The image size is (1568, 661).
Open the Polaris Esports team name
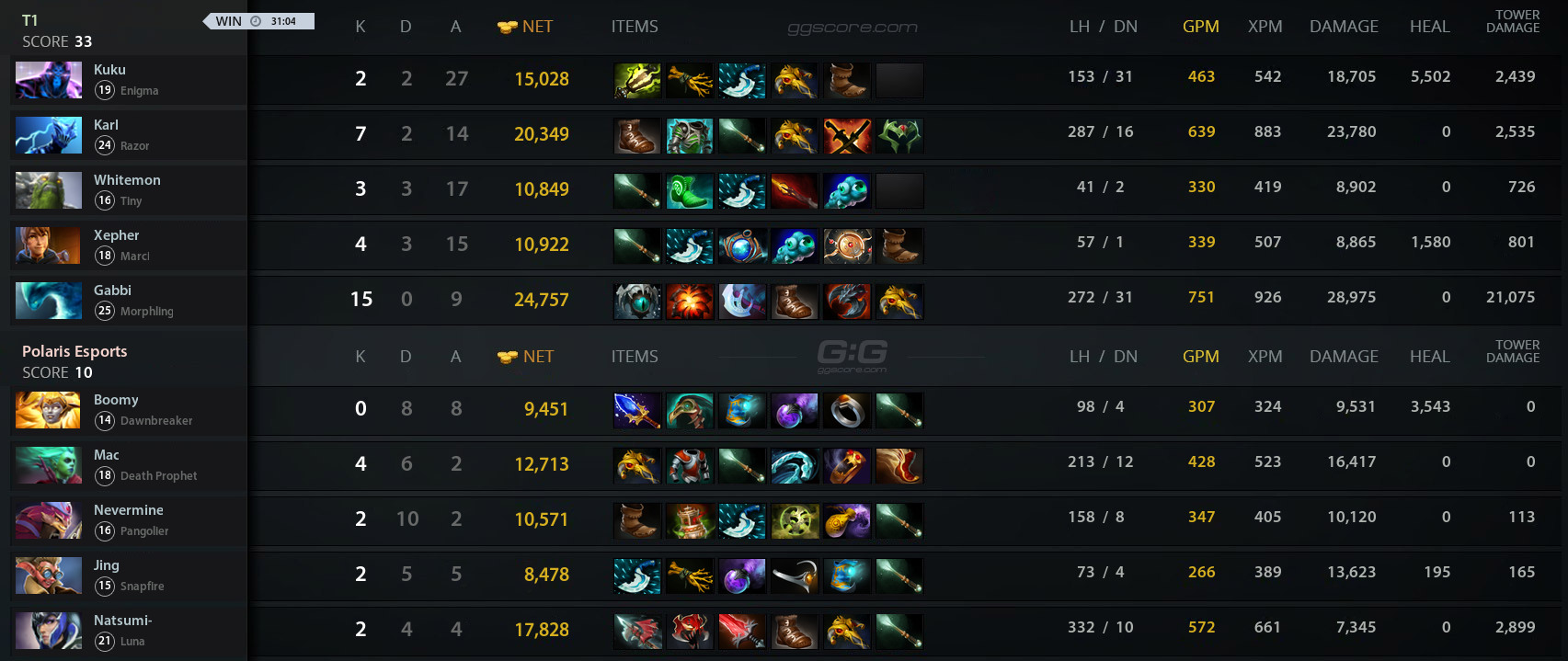[74, 351]
